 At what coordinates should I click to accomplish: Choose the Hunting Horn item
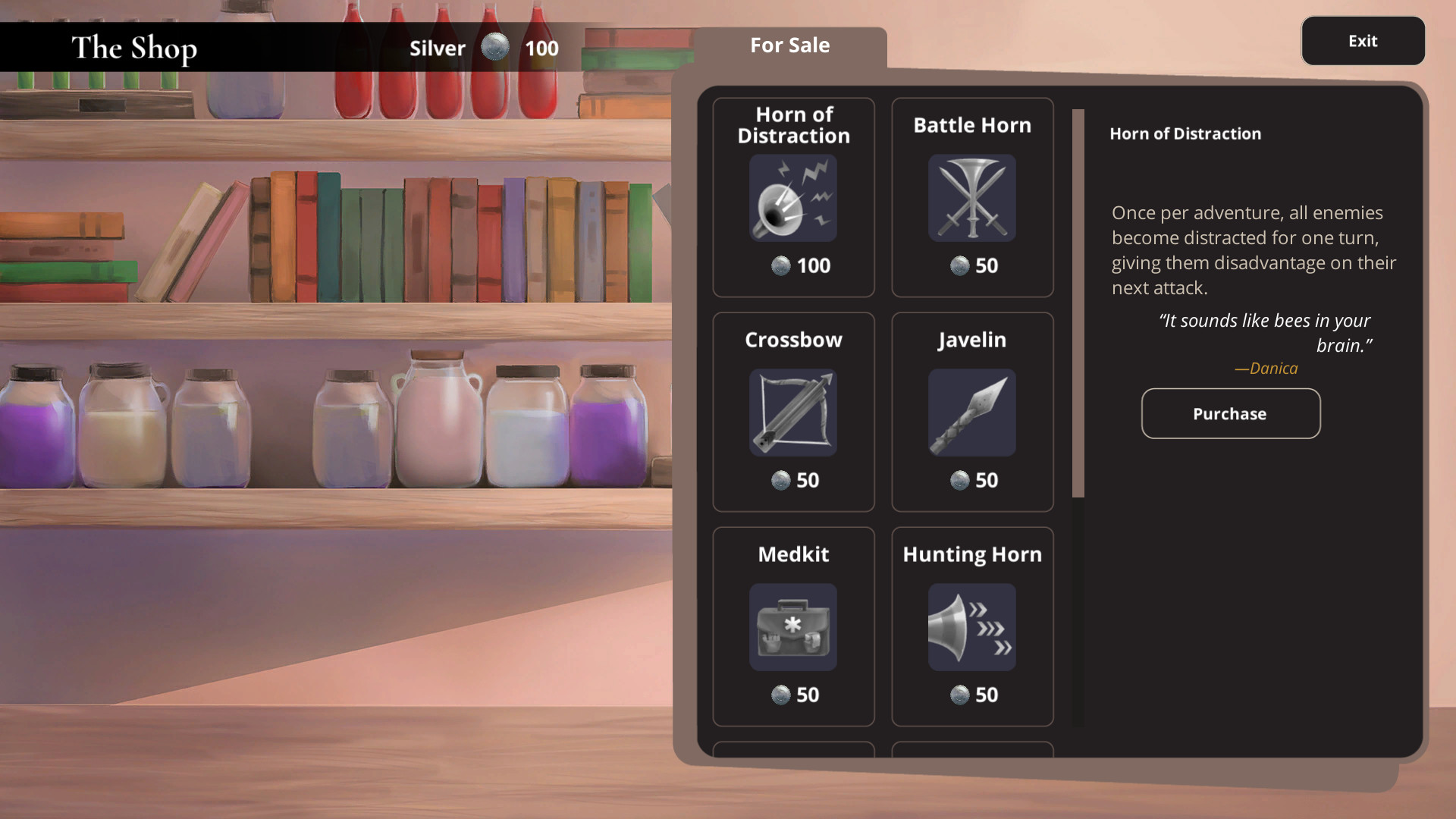[971, 626]
